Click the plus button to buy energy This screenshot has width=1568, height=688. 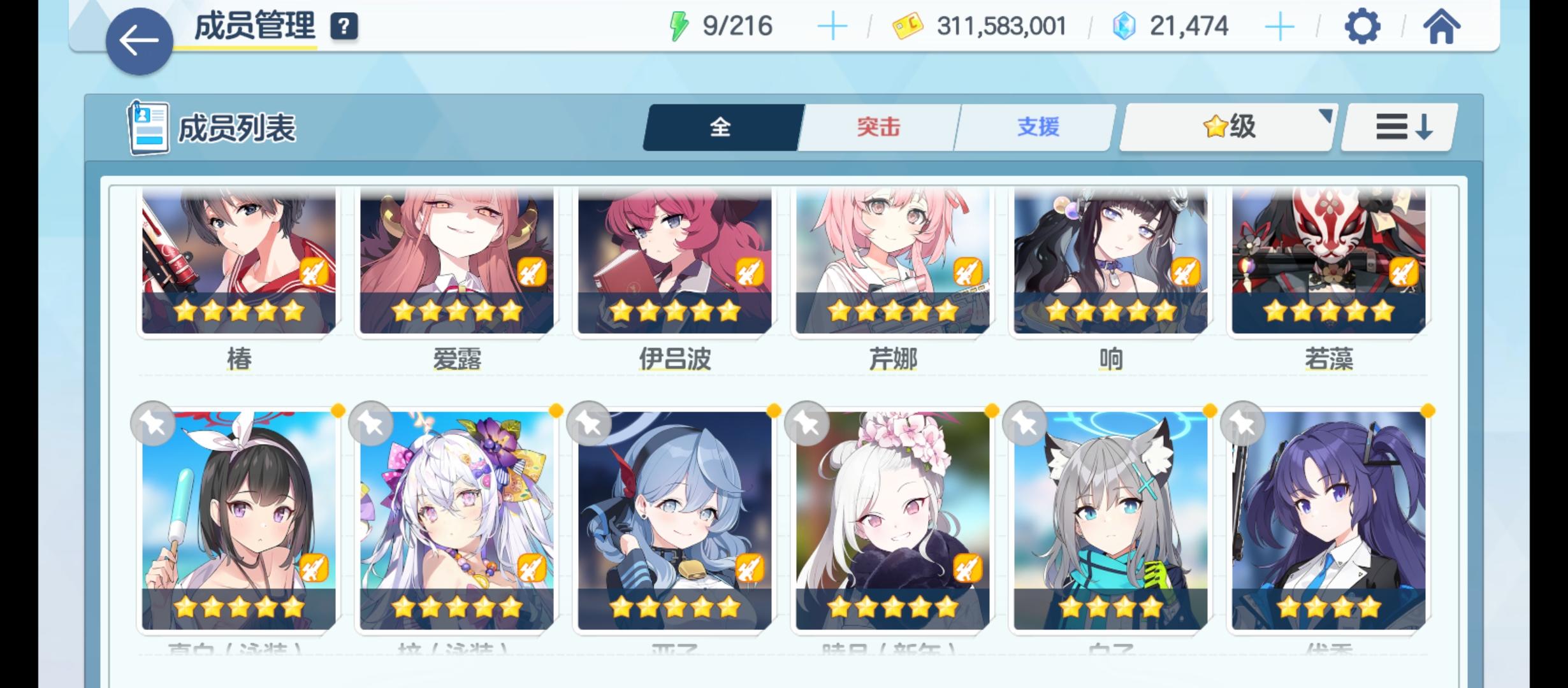point(832,25)
